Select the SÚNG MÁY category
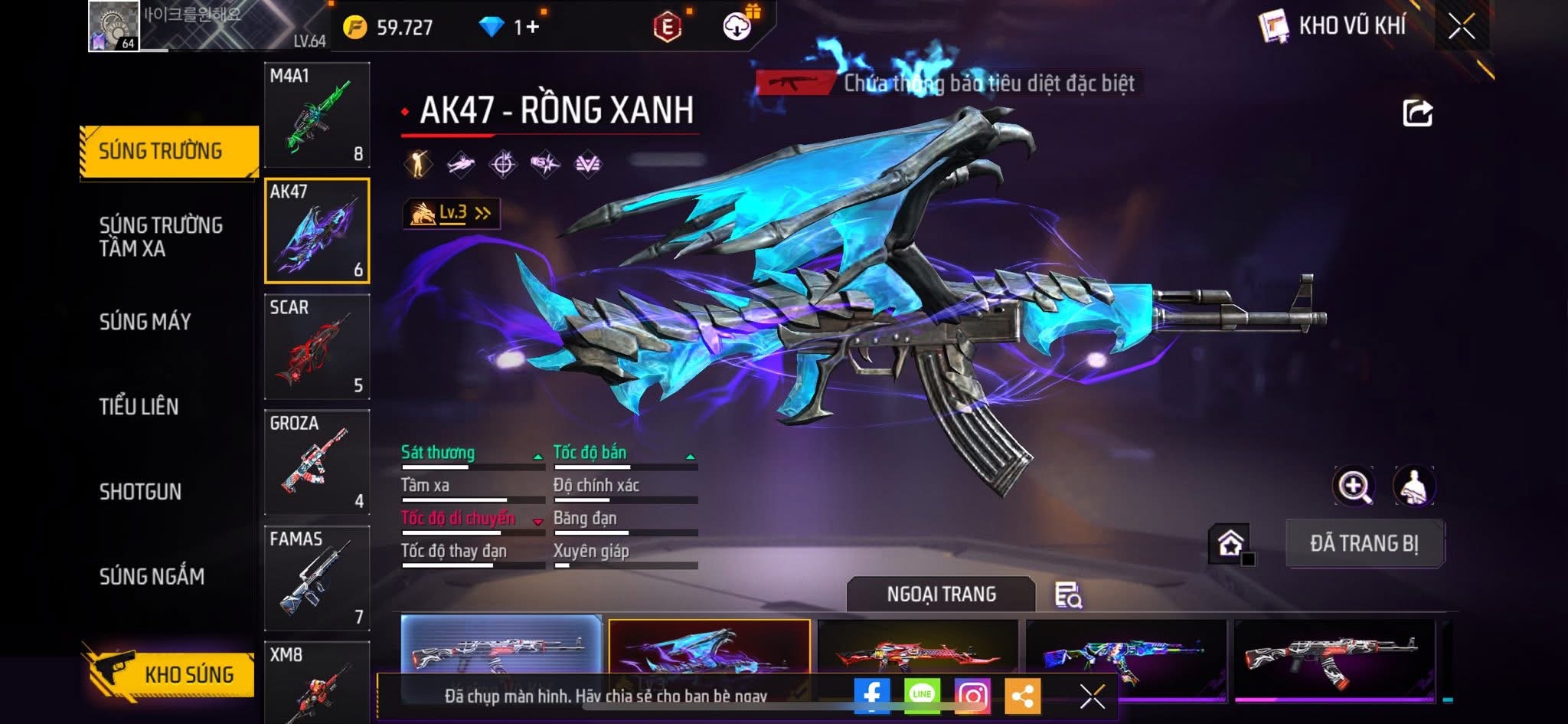Viewport: 1568px width, 724px height. [x=145, y=322]
